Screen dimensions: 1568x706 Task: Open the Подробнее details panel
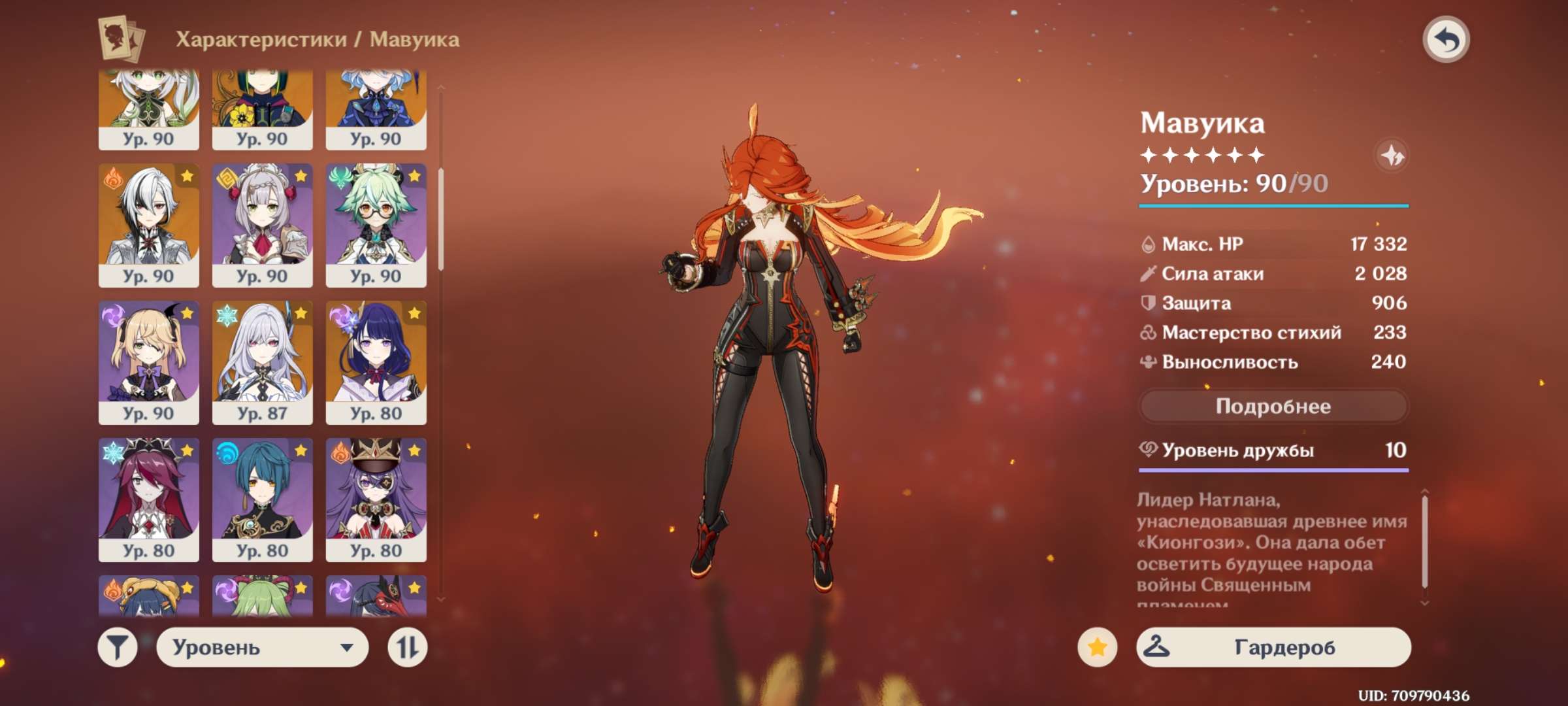[x=1273, y=407]
